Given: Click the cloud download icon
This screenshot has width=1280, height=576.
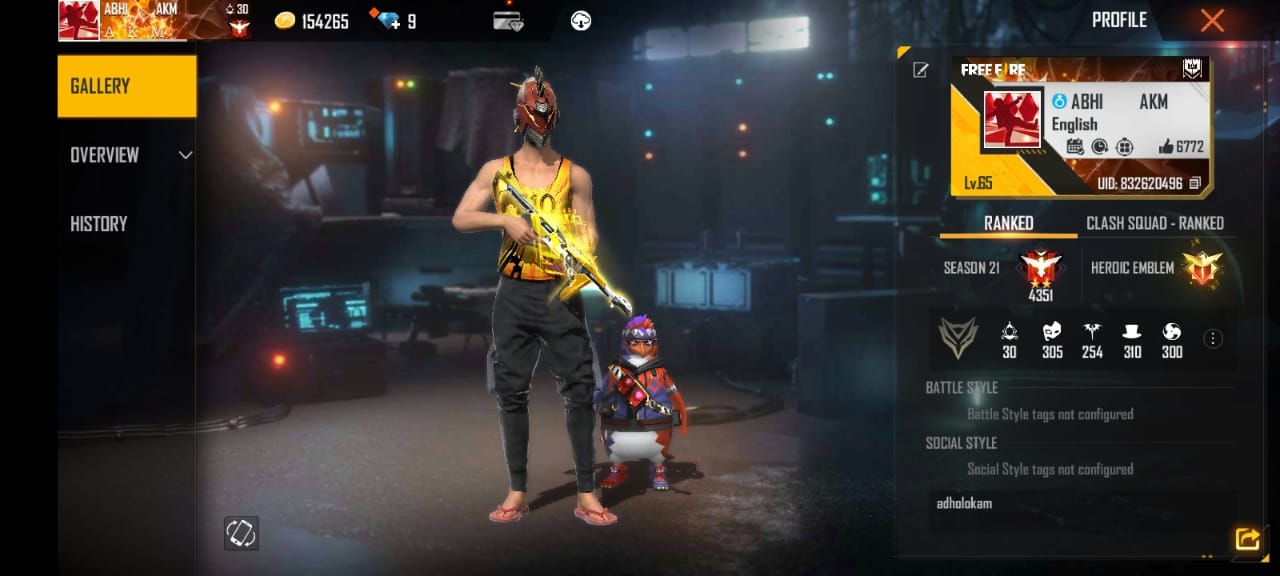Looking at the screenshot, I should click(580, 21).
